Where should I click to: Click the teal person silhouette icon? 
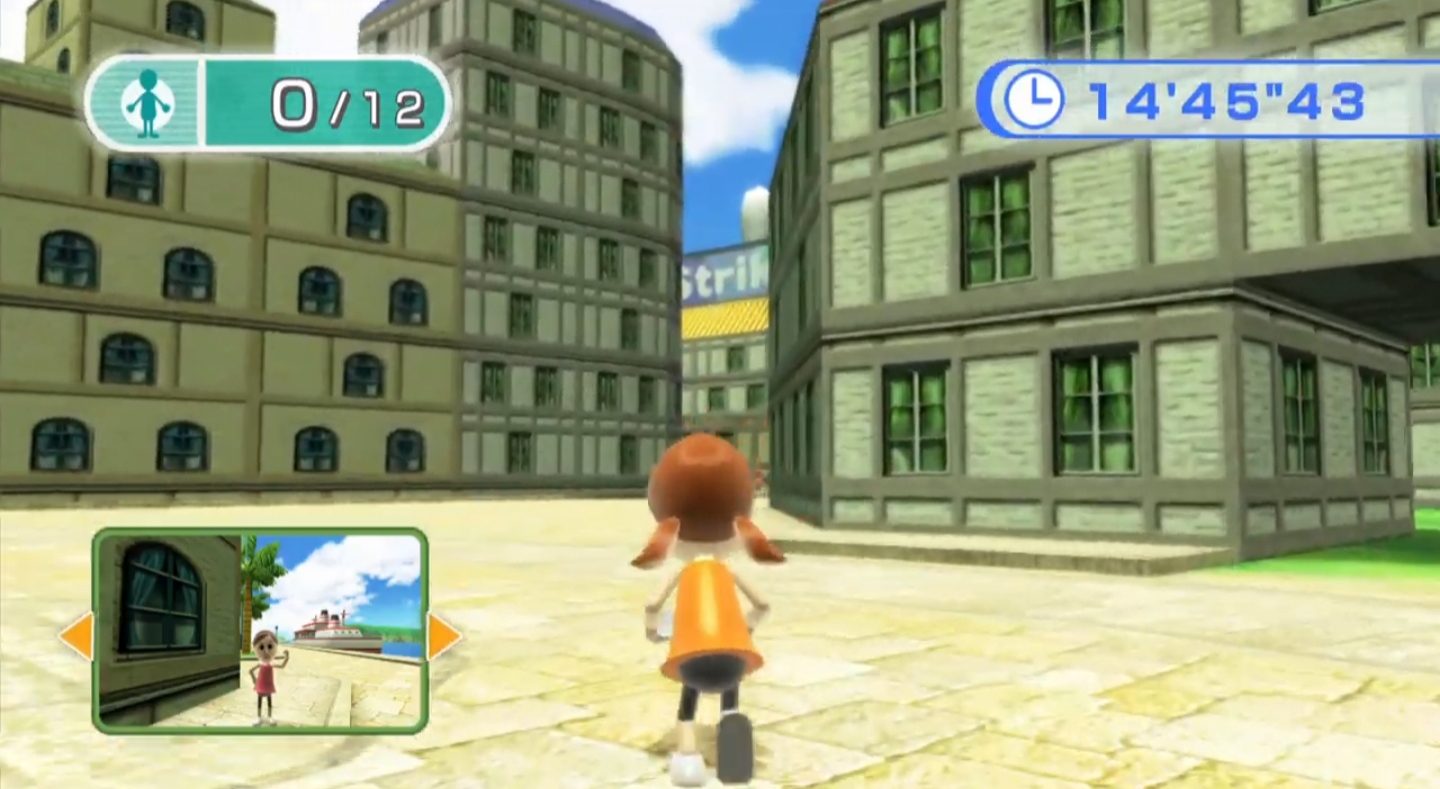pyautogui.click(x=146, y=99)
